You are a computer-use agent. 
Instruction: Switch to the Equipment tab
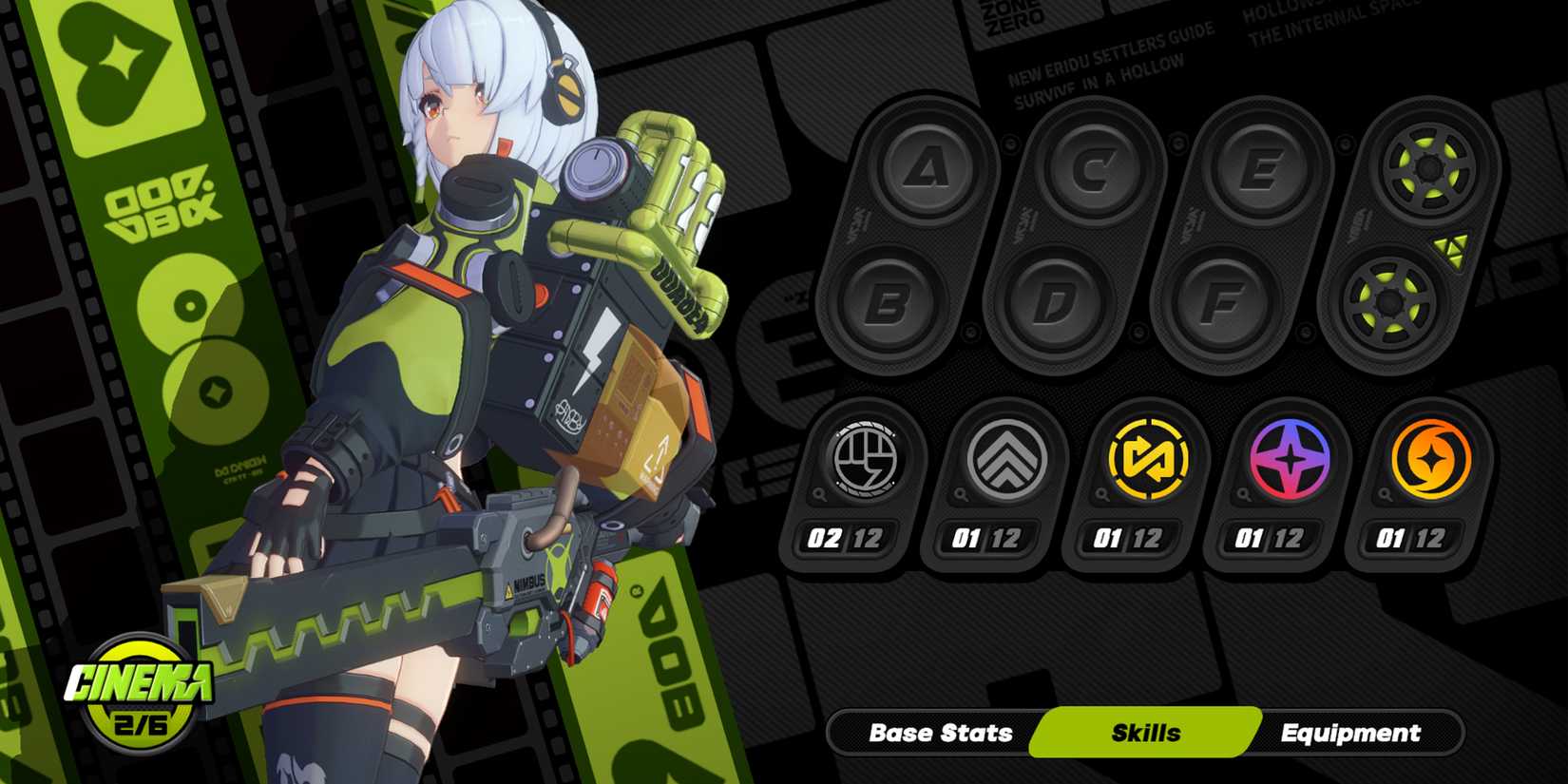click(1350, 733)
